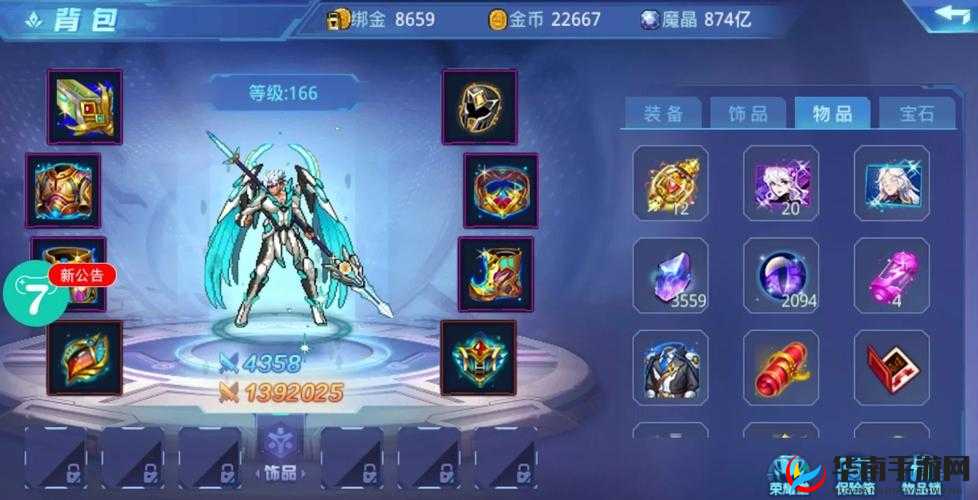Select the black suit outfit item
Screen dimensions: 978x500
click(x=670, y=367)
